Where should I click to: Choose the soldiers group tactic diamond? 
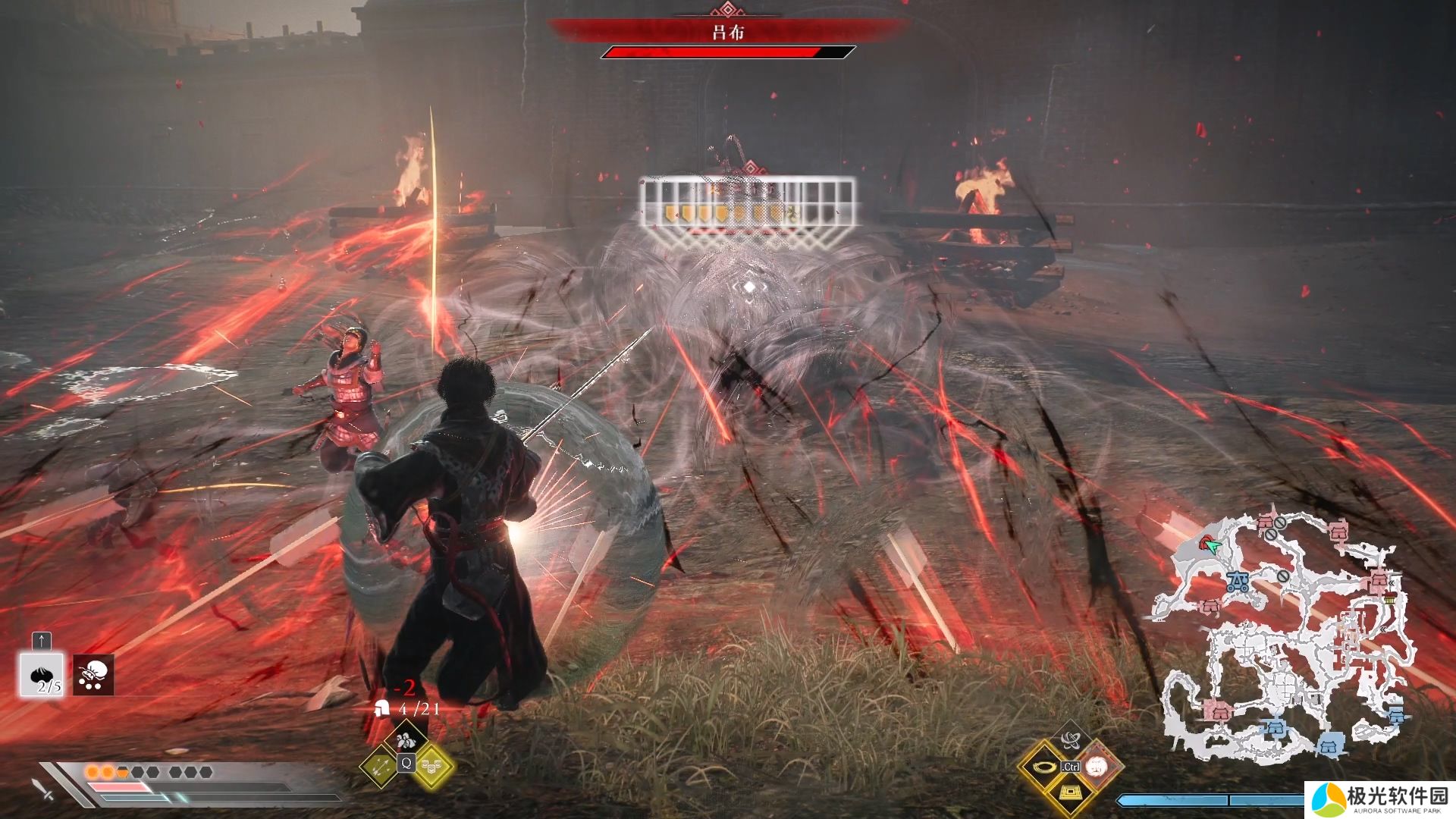(406, 738)
